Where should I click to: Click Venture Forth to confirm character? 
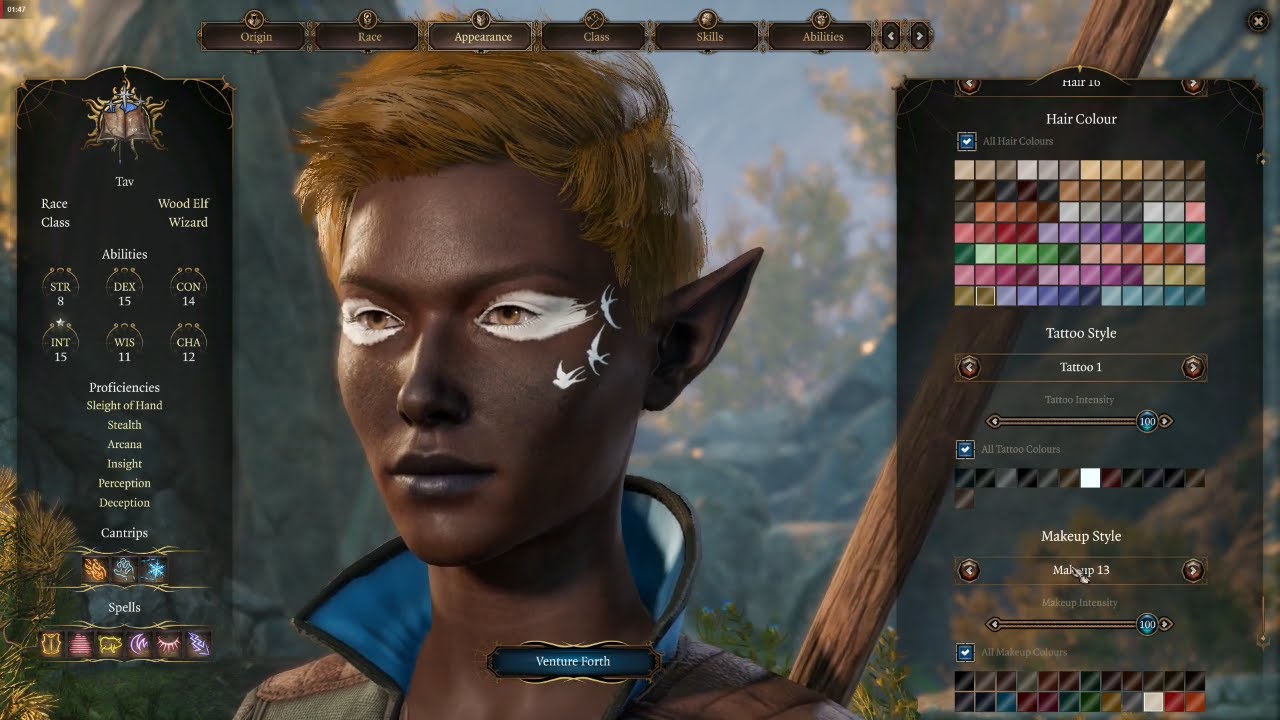pyautogui.click(x=573, y=661)
